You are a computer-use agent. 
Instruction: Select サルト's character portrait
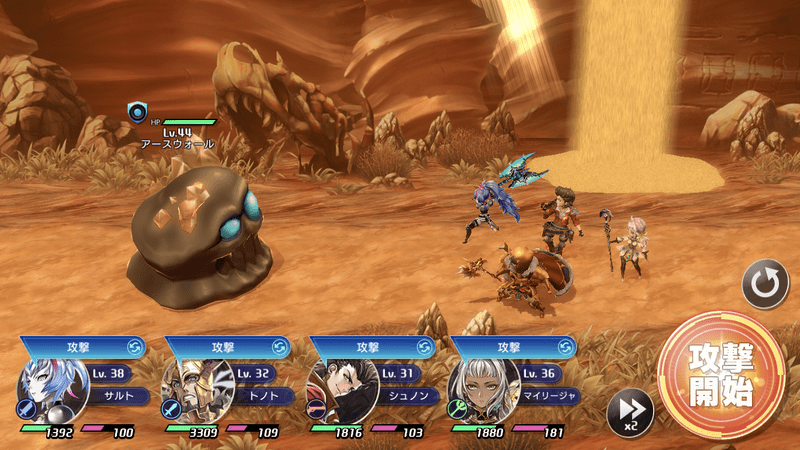(54, 390)
